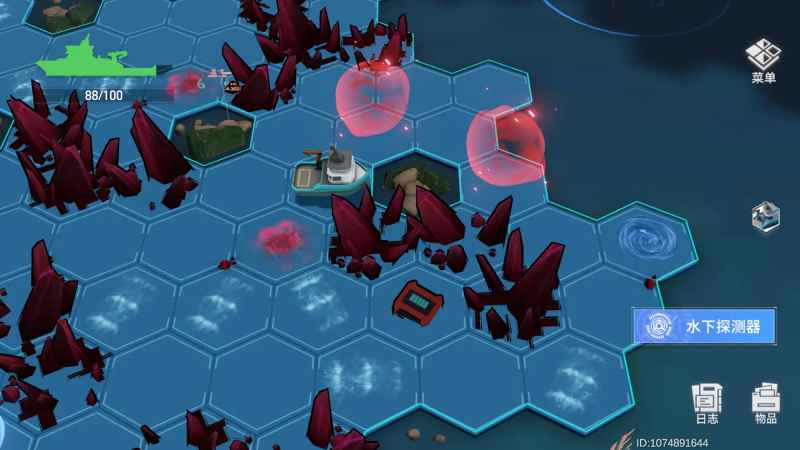Open the 物品 items inventory
This screenshot has width=800, height=450.
coord(765,403)
